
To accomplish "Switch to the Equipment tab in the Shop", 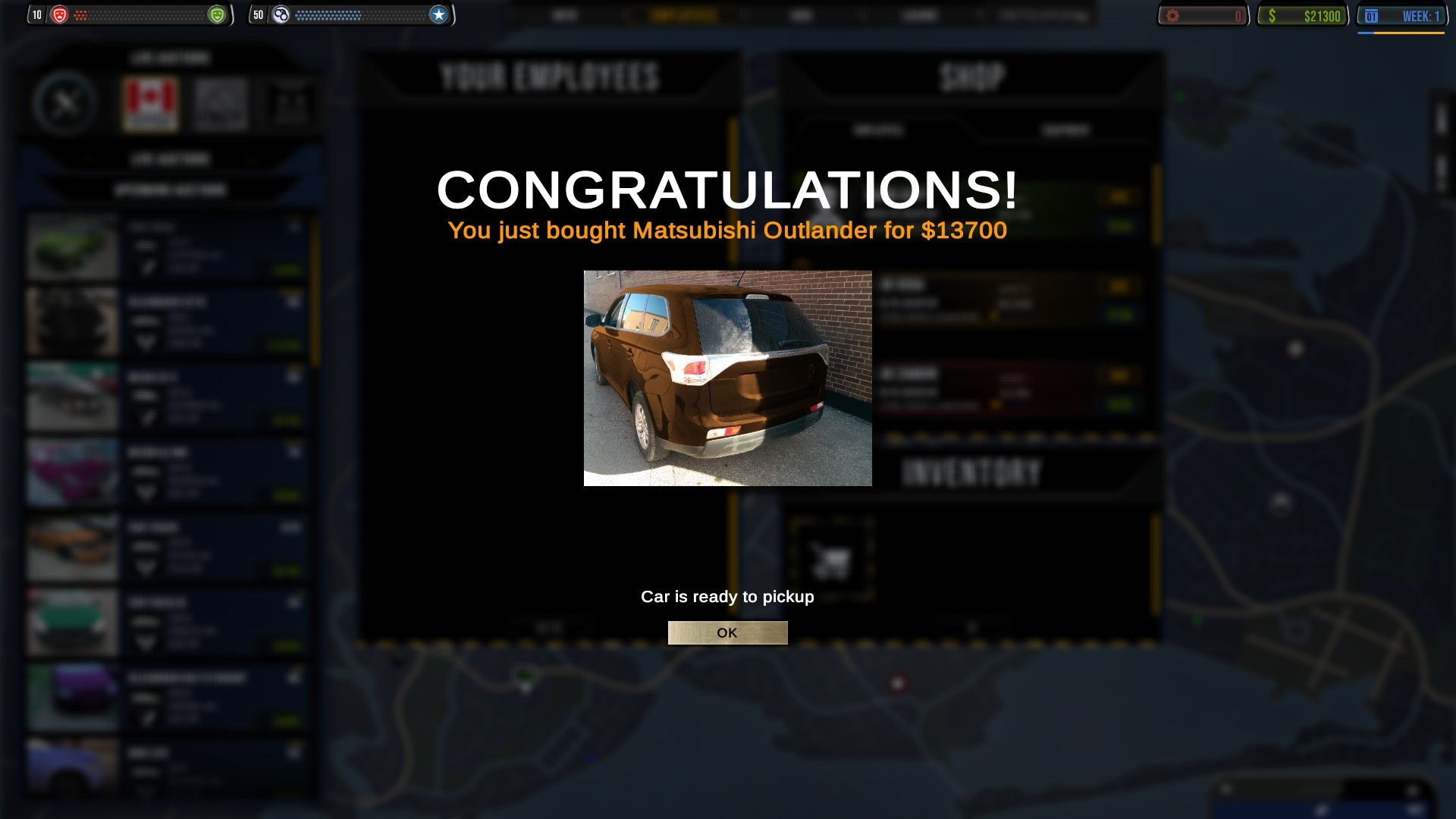I will [1067, 130].
